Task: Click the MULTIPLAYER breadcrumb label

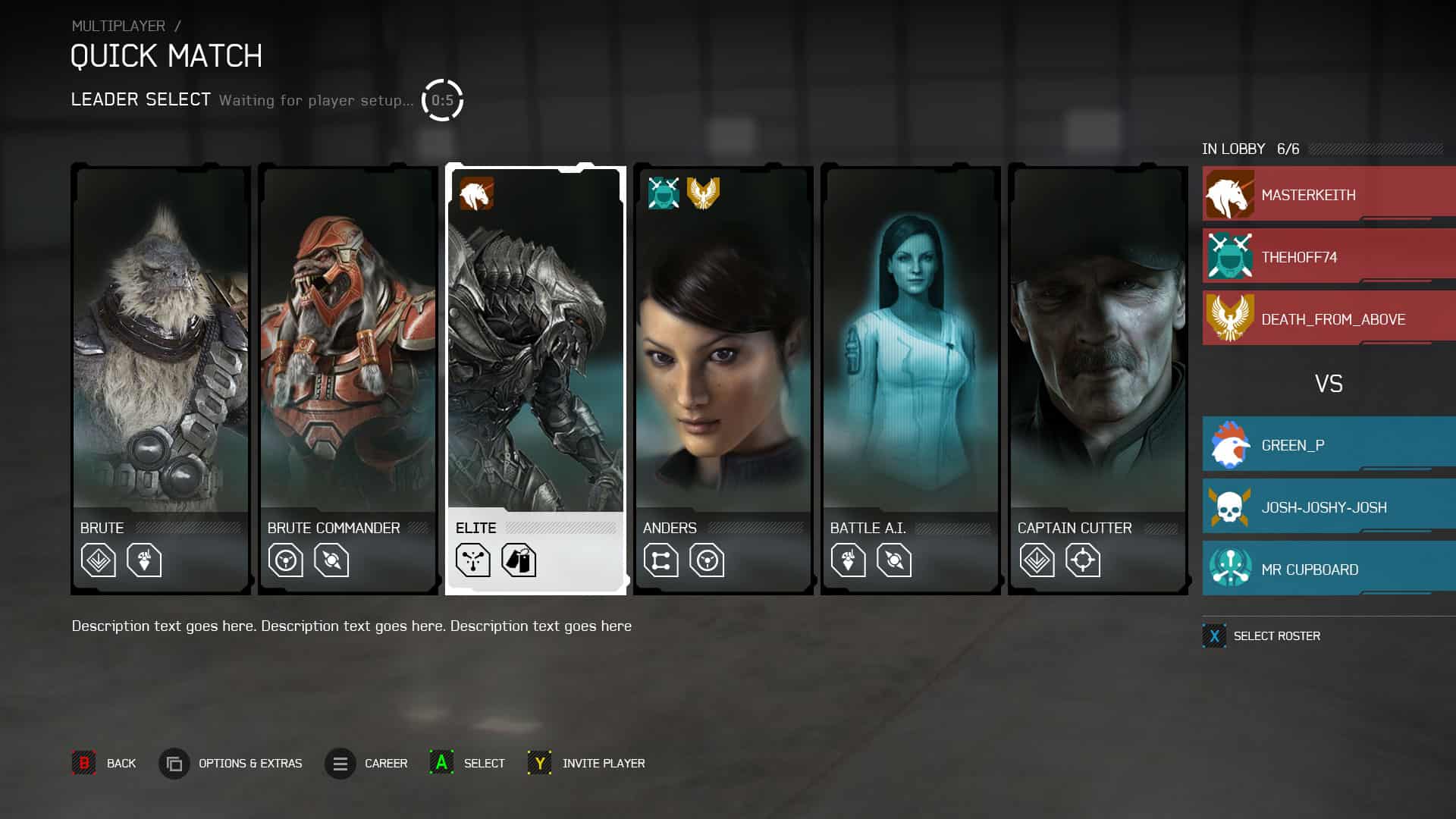Action: pos(118,25)
